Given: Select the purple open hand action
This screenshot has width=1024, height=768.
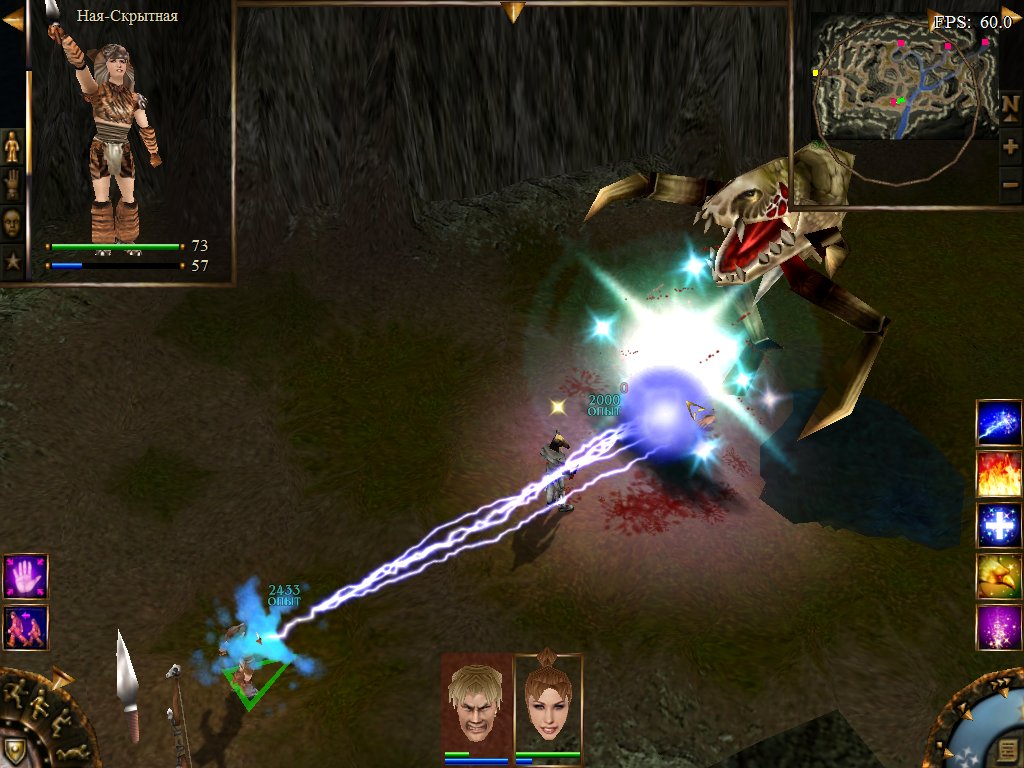Looking at the screenshot, I should (25, 576).
